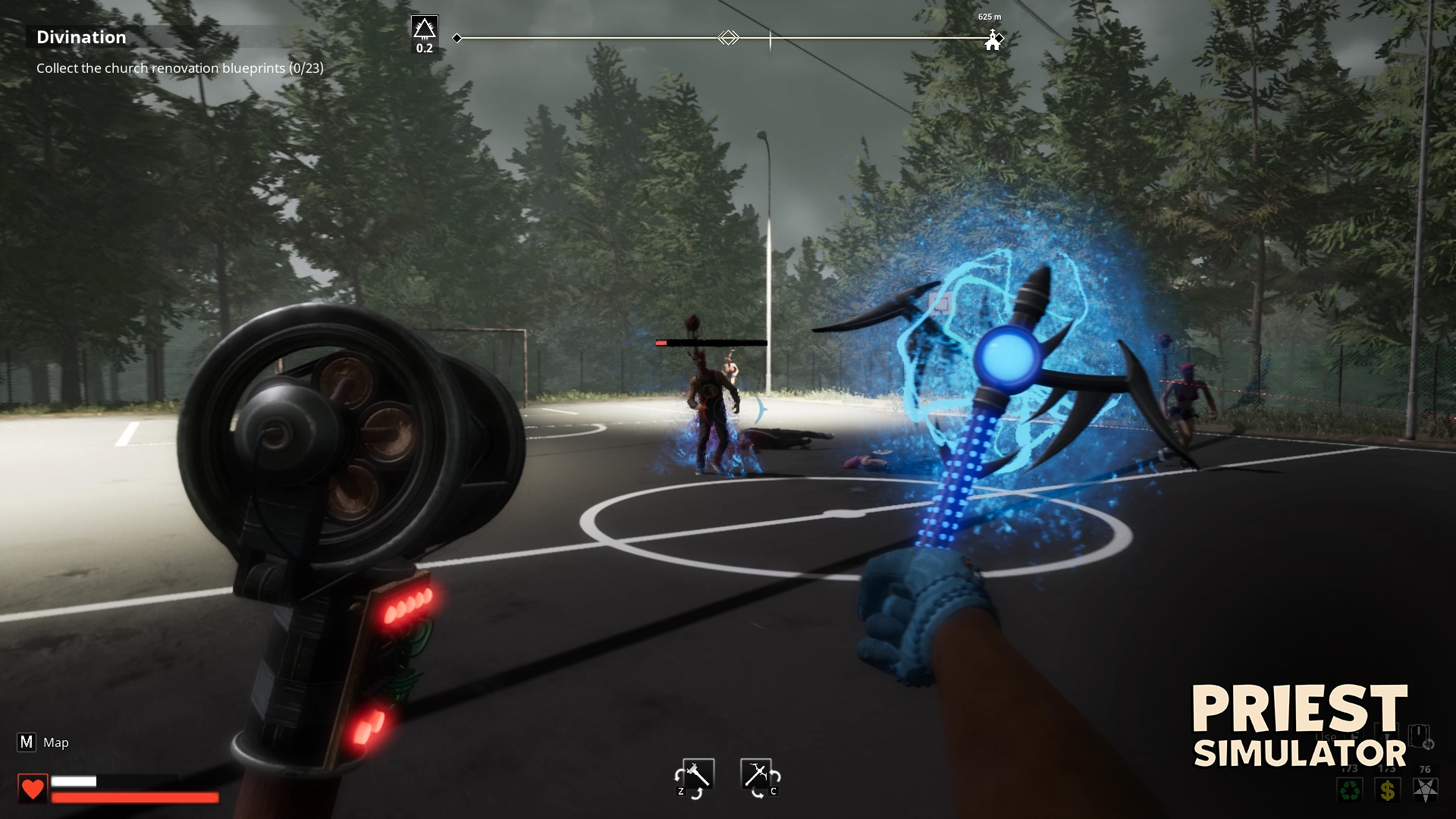Open the Divination quest header
Screen dimensions: 1456x819
click(82, 36)
